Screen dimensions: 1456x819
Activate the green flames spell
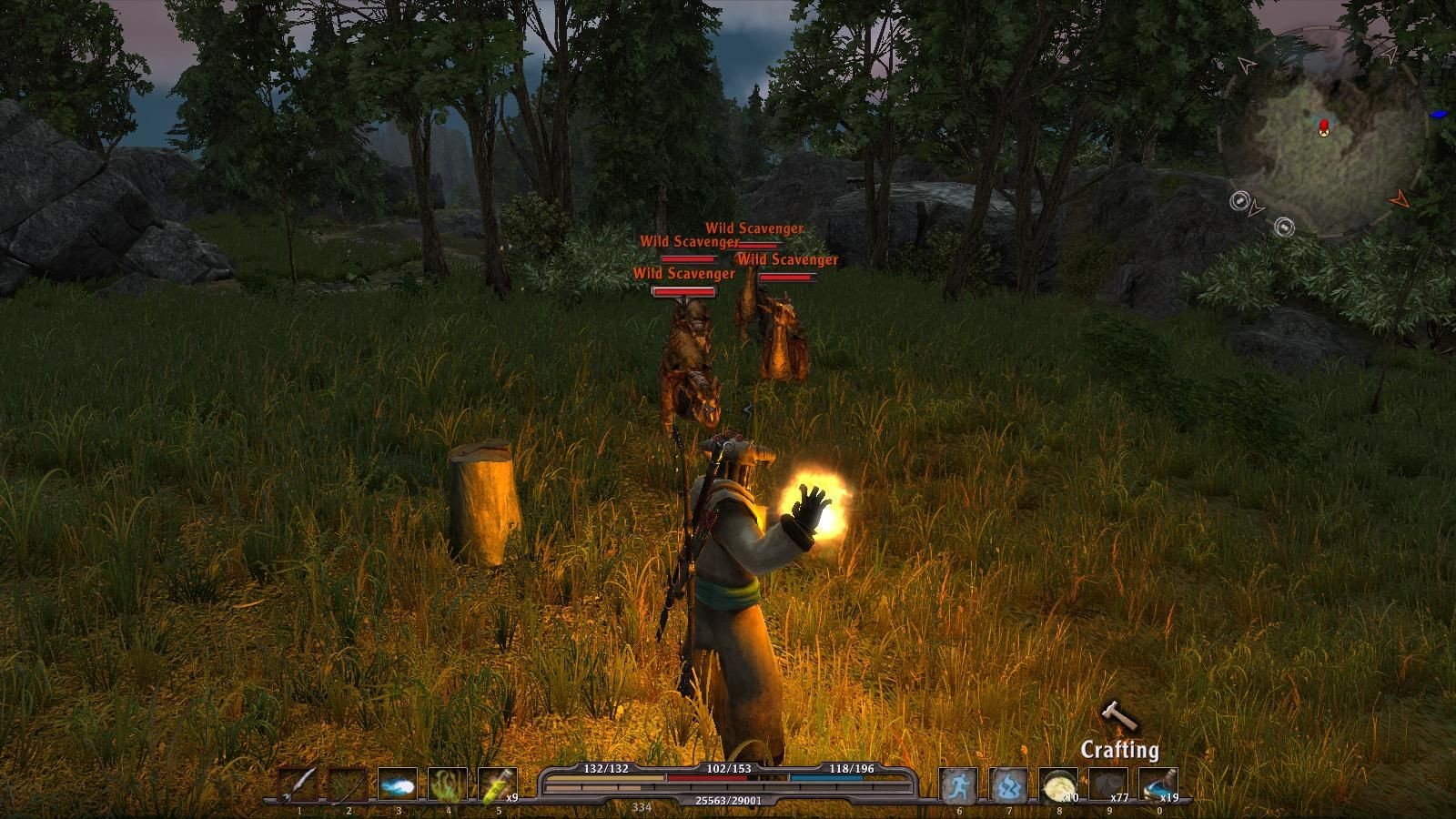[448, 784]
